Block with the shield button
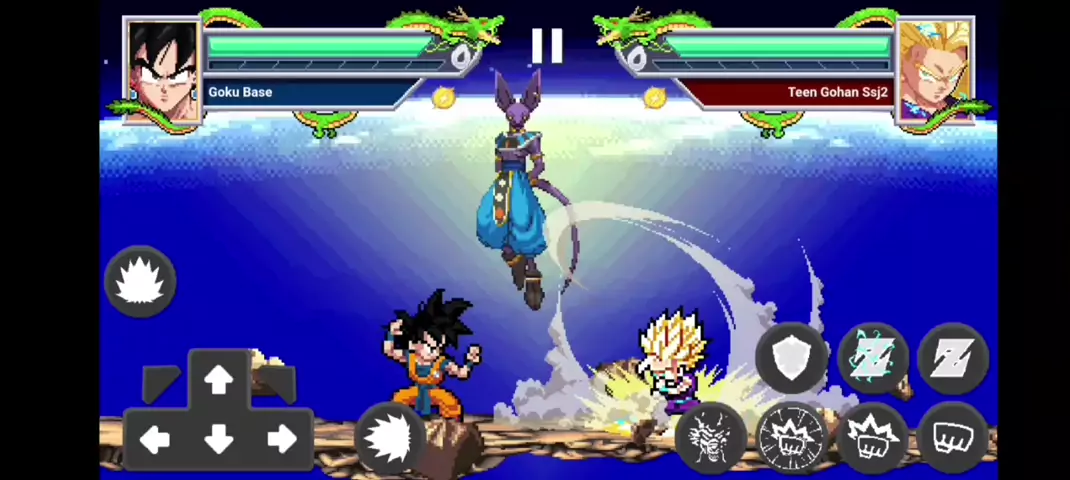The image size is (1070, 480). pos(792,357)
